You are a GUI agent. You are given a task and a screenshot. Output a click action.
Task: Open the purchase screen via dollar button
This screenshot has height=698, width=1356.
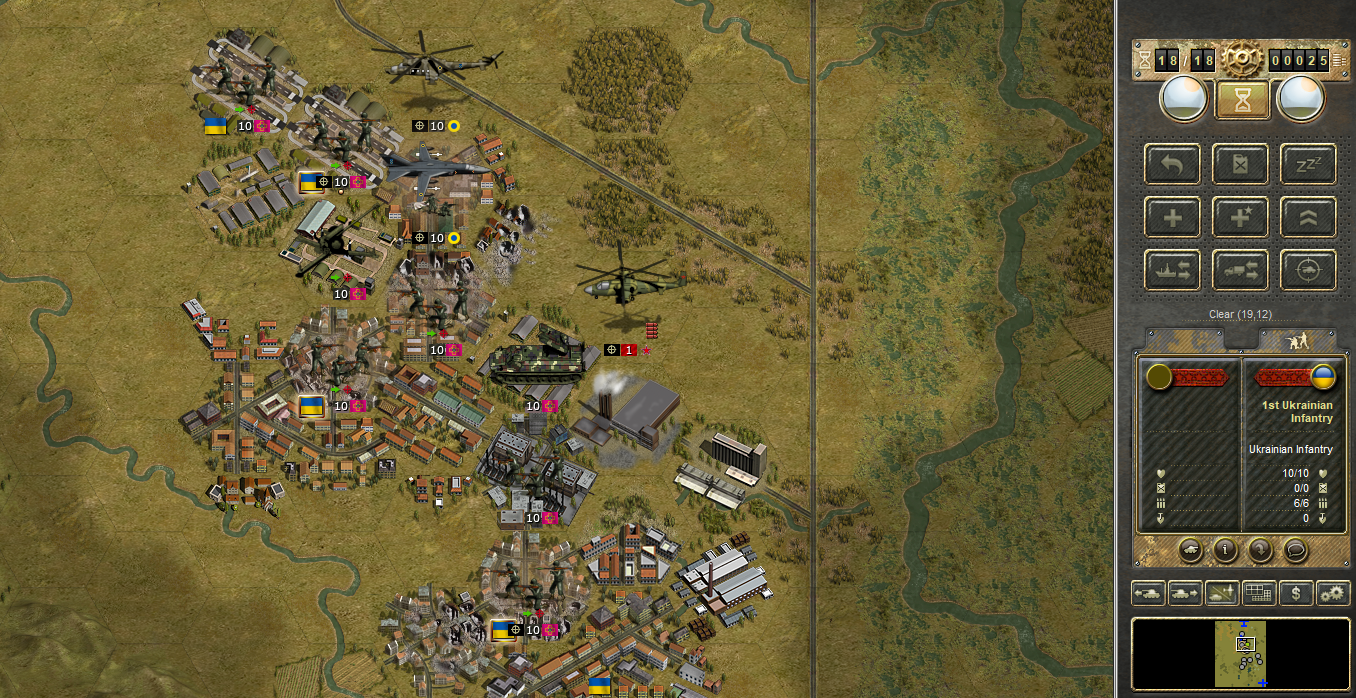[1296, 593]
